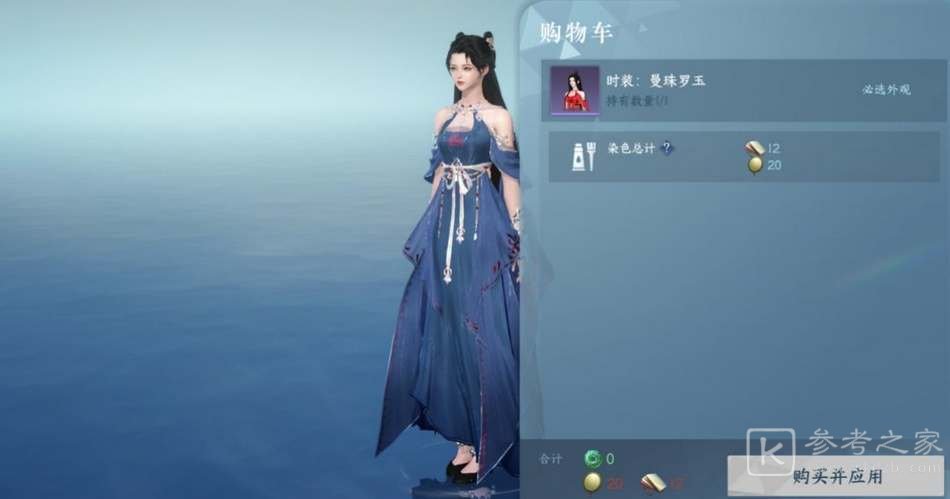Click the 购买并应用 button

[x=836, y=476]
